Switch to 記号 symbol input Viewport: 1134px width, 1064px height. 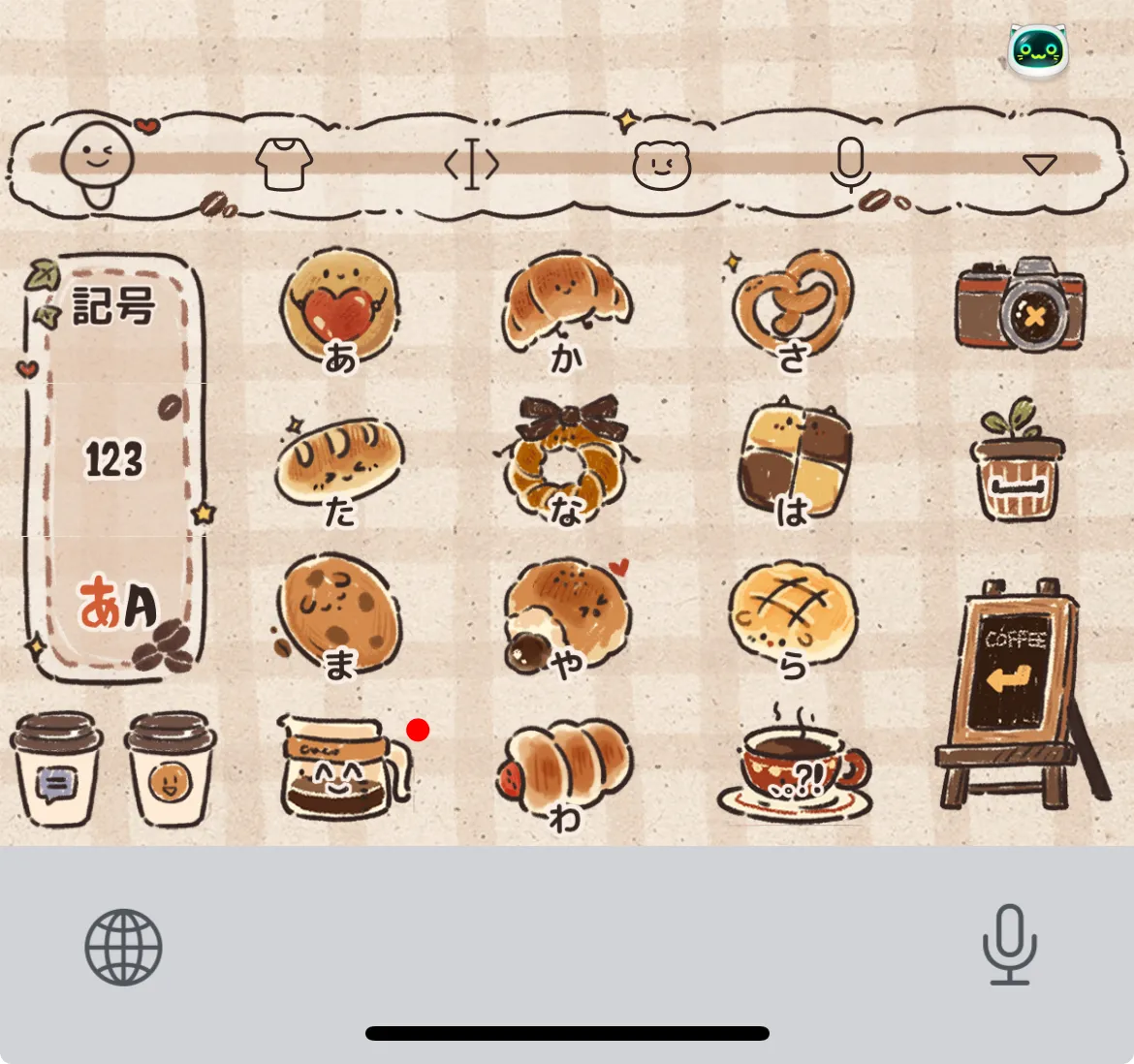coord(114,307)
